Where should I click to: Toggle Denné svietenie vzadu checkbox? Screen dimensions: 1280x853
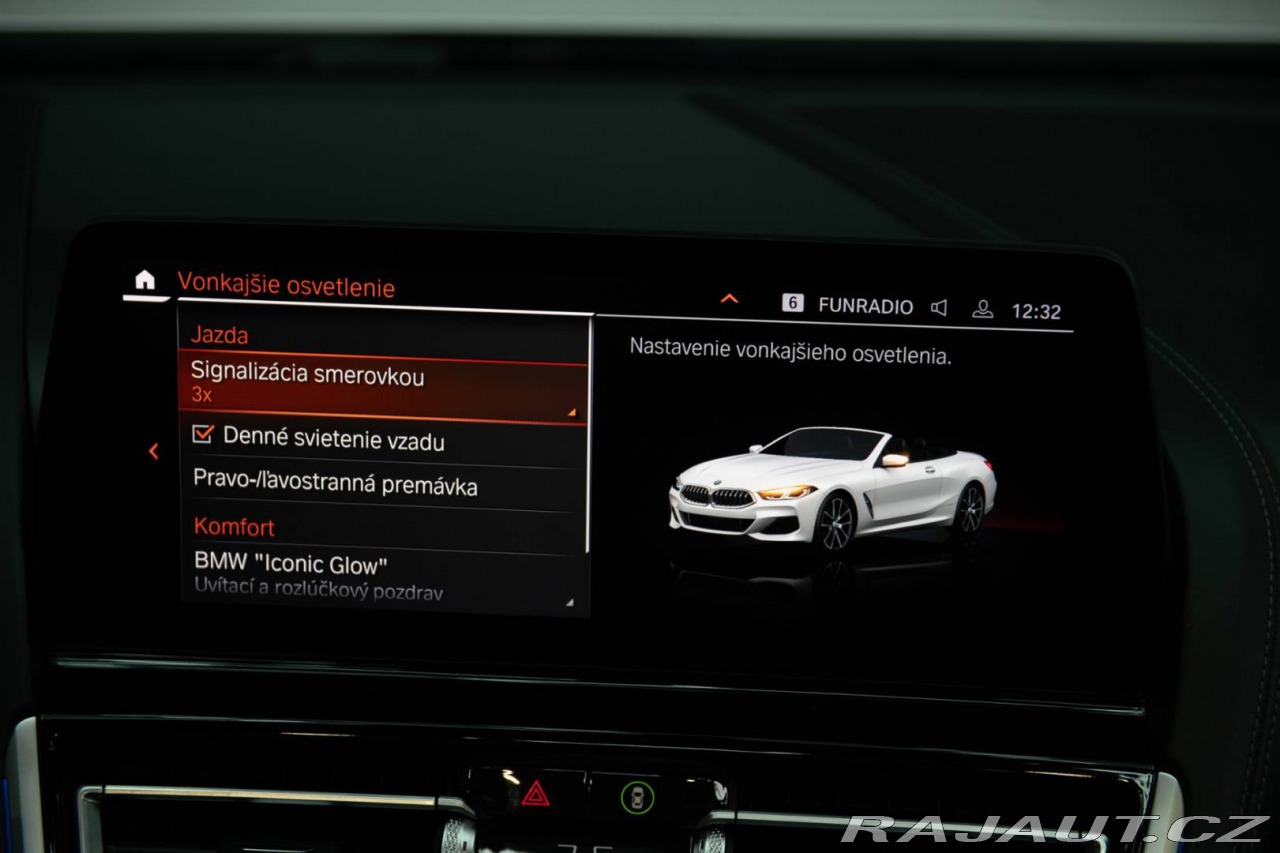pyautogui.click(x=204, y=436)
